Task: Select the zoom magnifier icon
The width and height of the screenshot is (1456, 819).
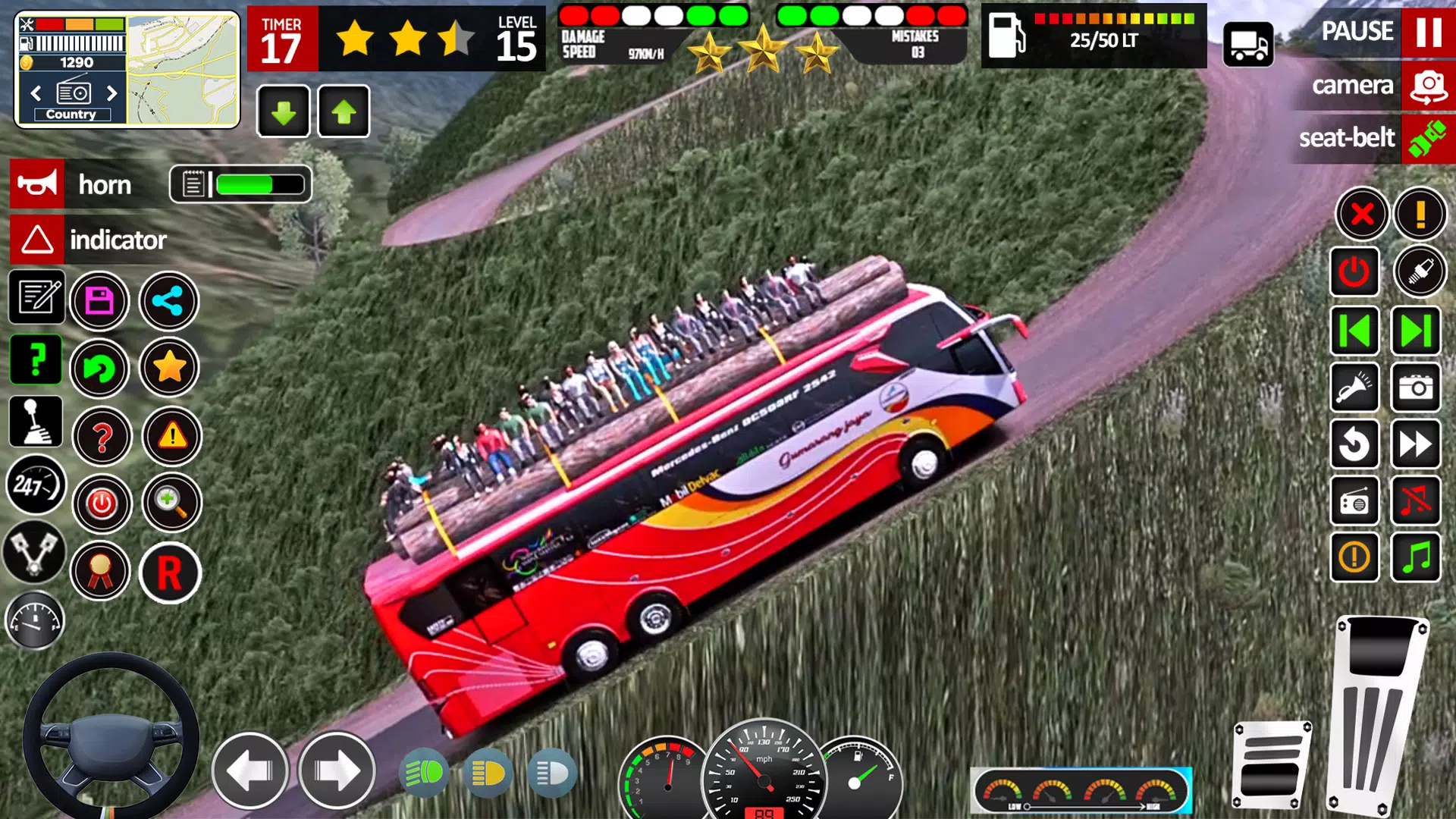Action: (x=171, y=503)
